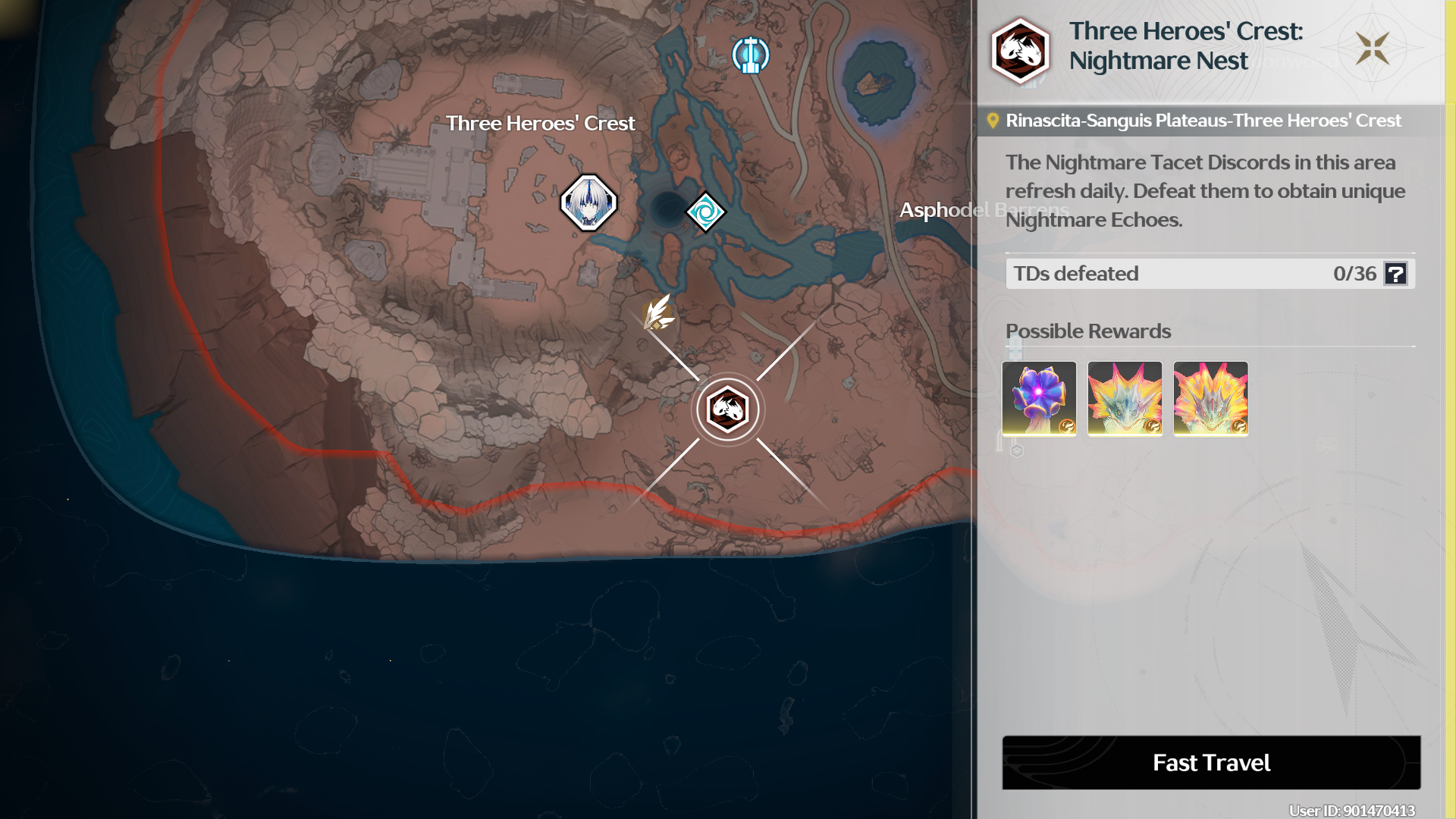This screenshot has width=1456, height=819.
Task: Select the Nightmare Nest map marker
Action: click(x=728, y=409)
